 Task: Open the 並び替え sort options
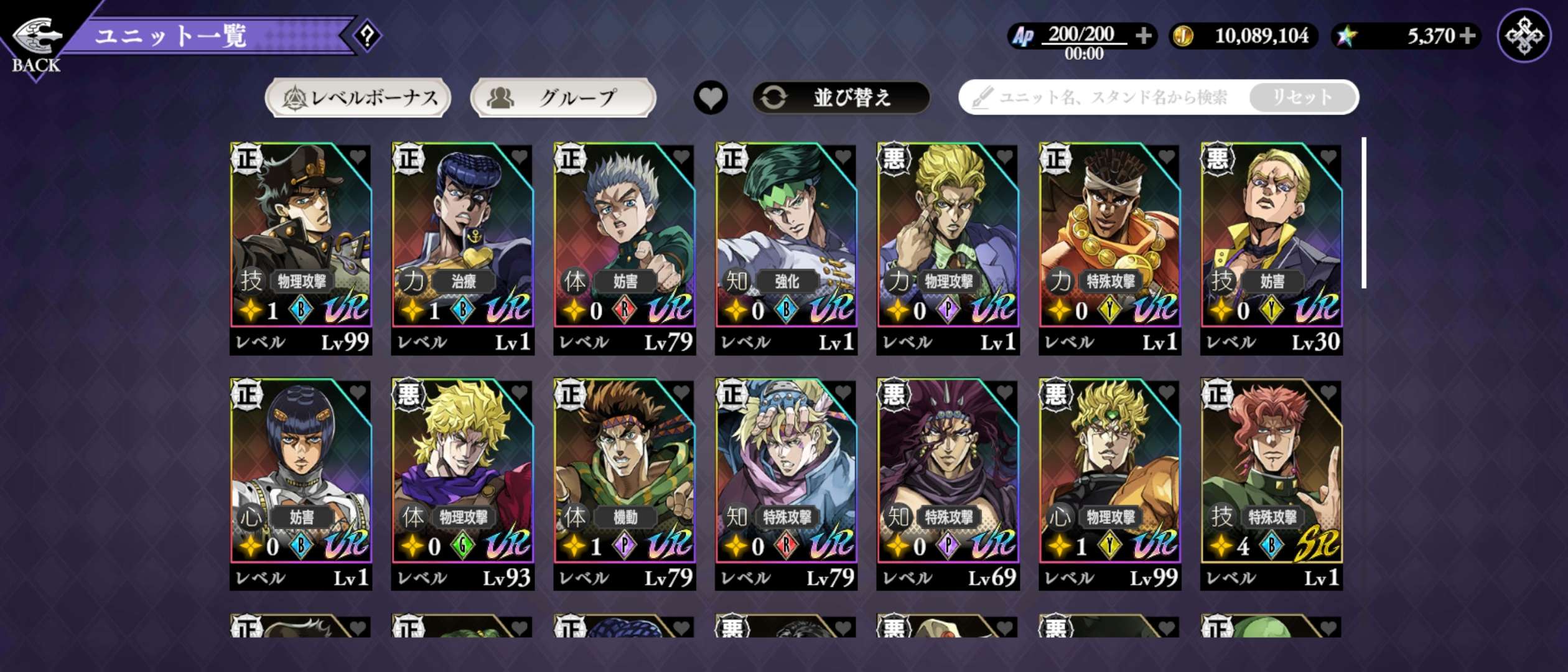841,98
